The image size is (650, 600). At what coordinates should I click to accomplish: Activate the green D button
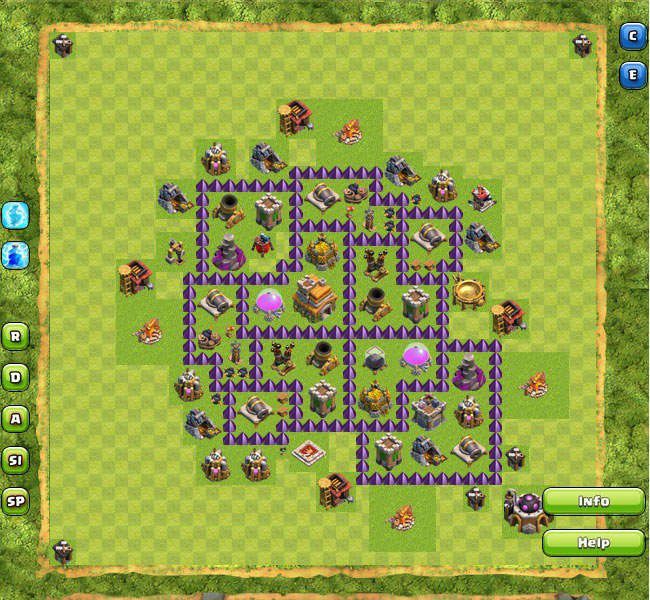coord(15,377)
